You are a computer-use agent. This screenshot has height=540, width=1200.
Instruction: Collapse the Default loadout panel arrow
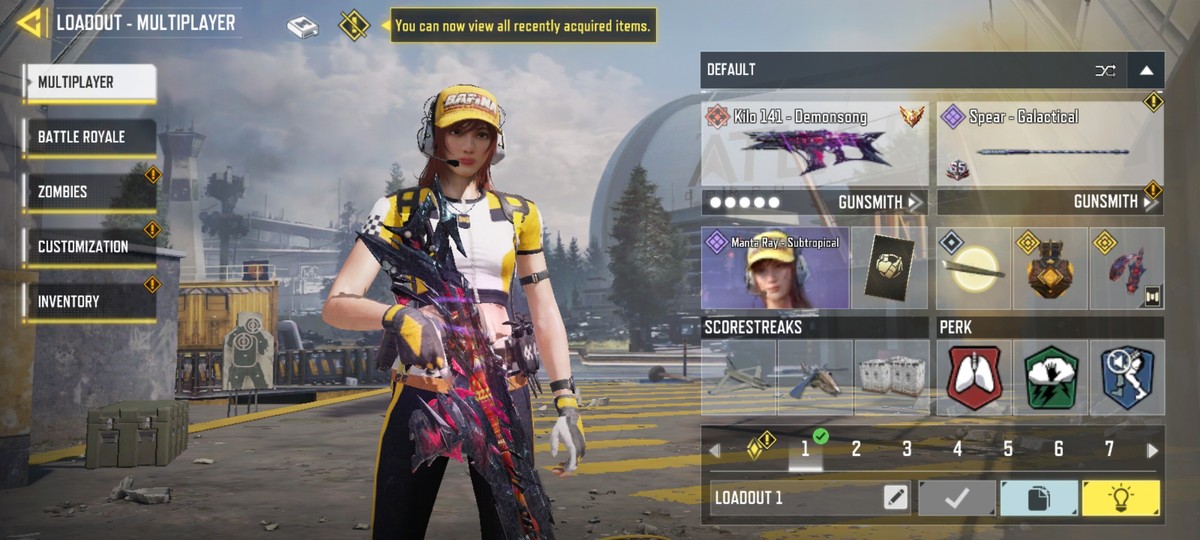click(x=1146, y=70)
